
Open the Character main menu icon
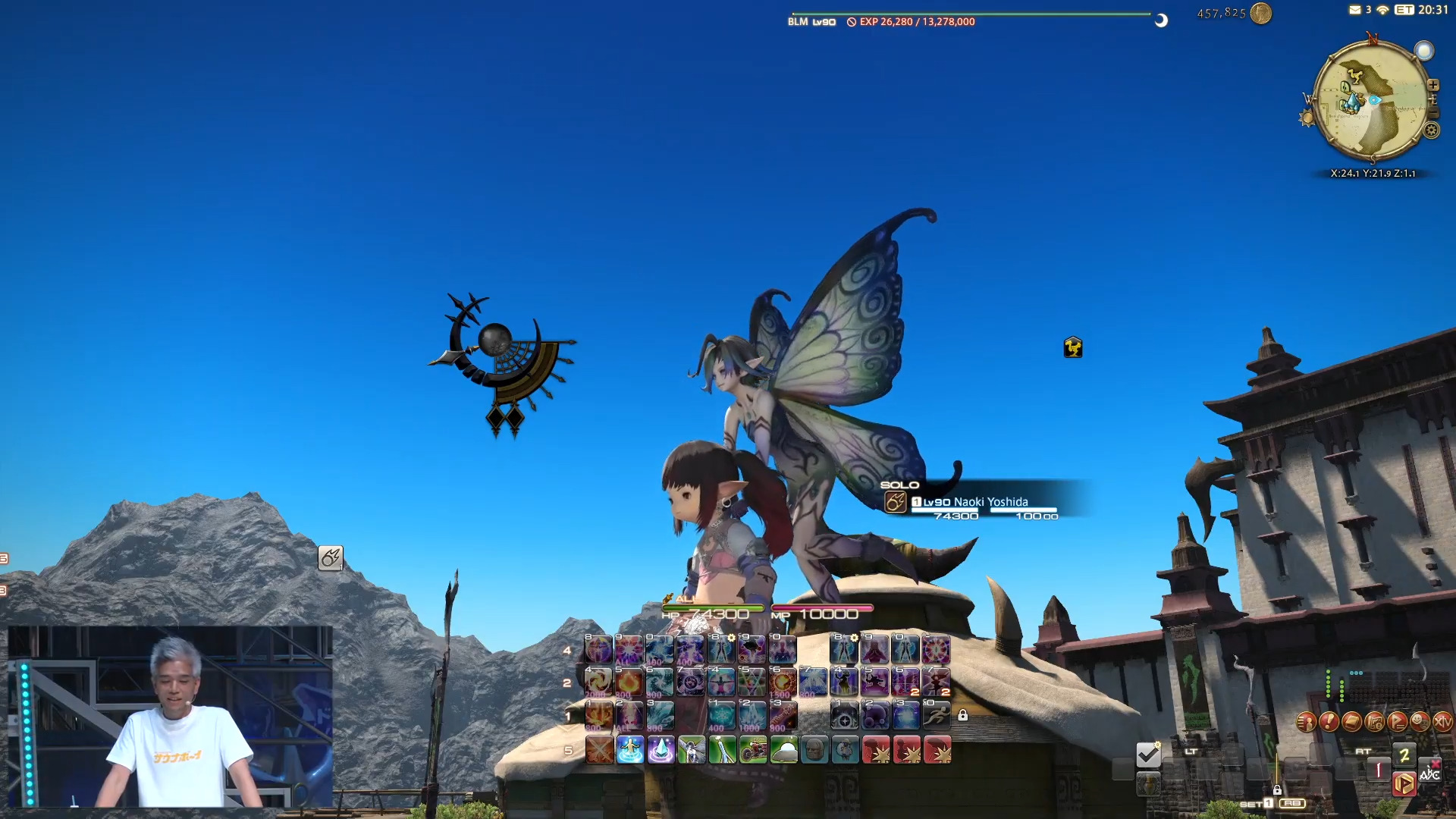click(x=1306, y=722)
